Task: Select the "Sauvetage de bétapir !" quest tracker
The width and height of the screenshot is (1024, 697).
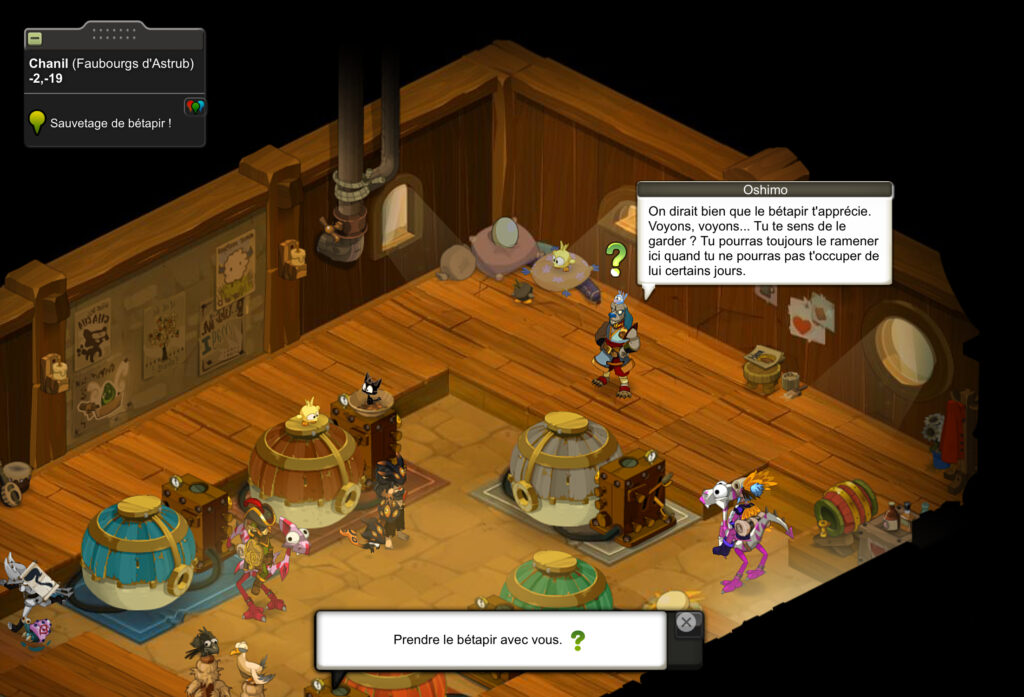Action: coord(110,123)
